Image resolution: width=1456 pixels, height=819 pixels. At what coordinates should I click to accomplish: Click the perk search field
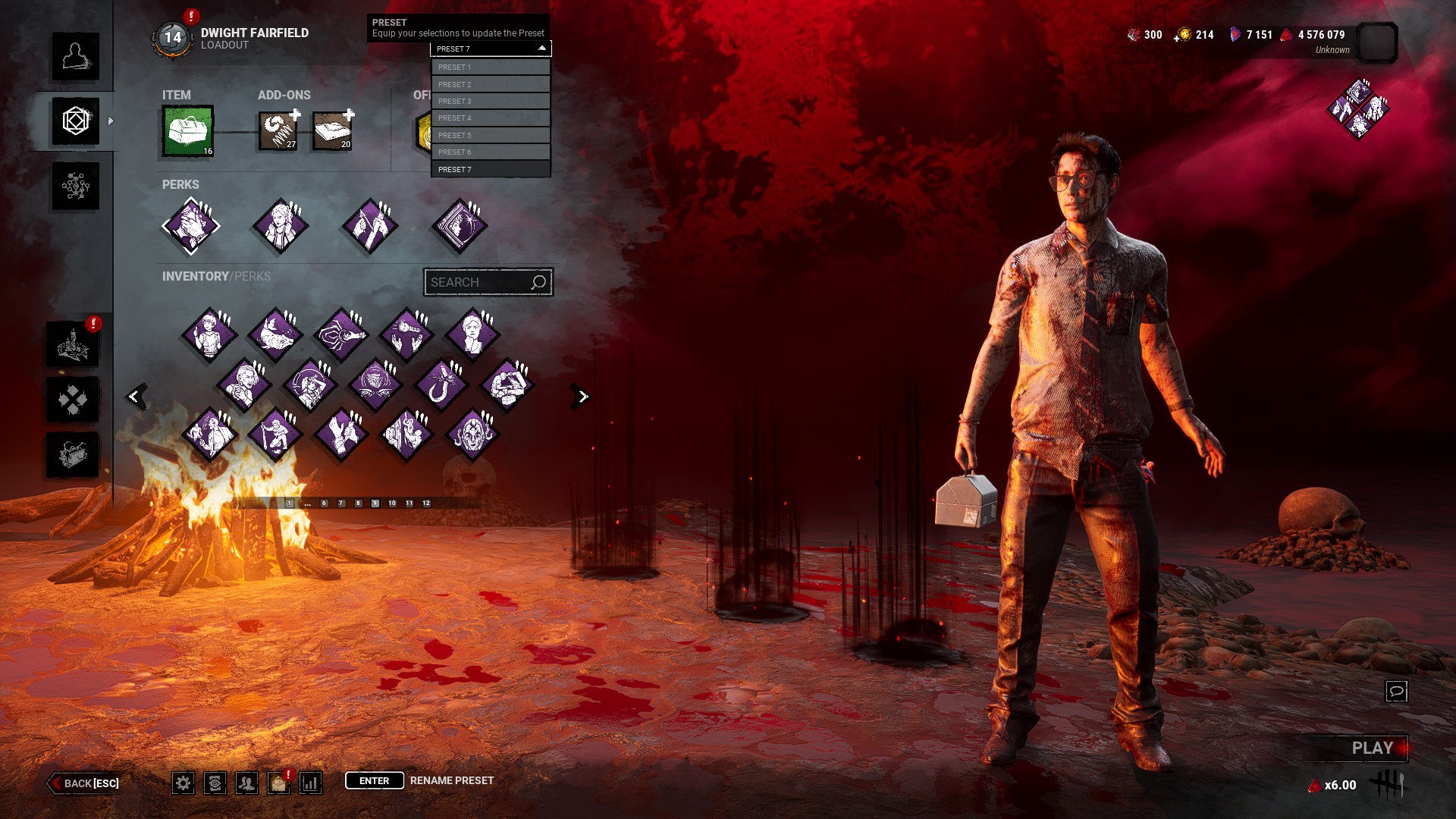tap(479, 283)
